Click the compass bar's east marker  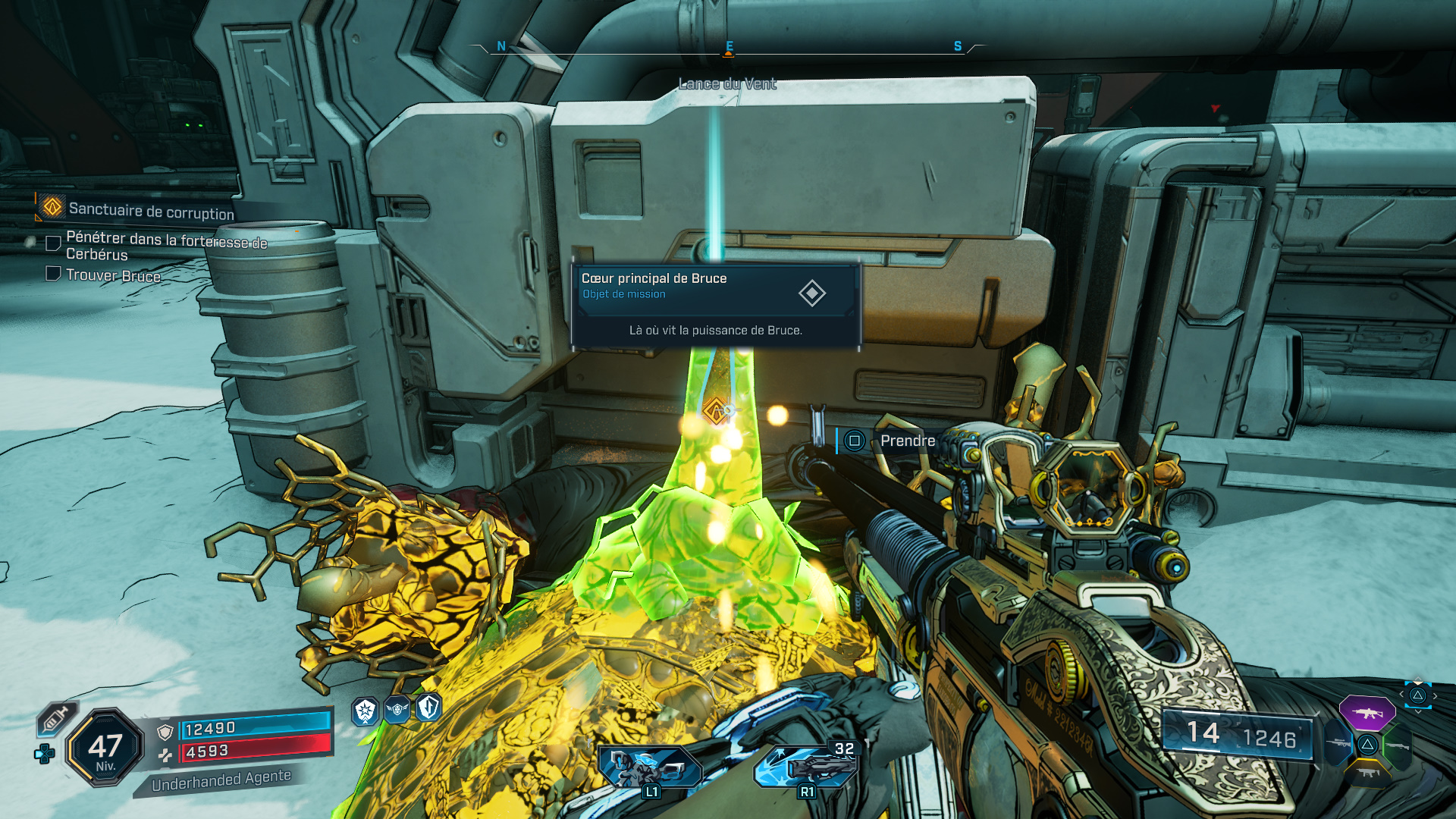(x=729, y=47)
